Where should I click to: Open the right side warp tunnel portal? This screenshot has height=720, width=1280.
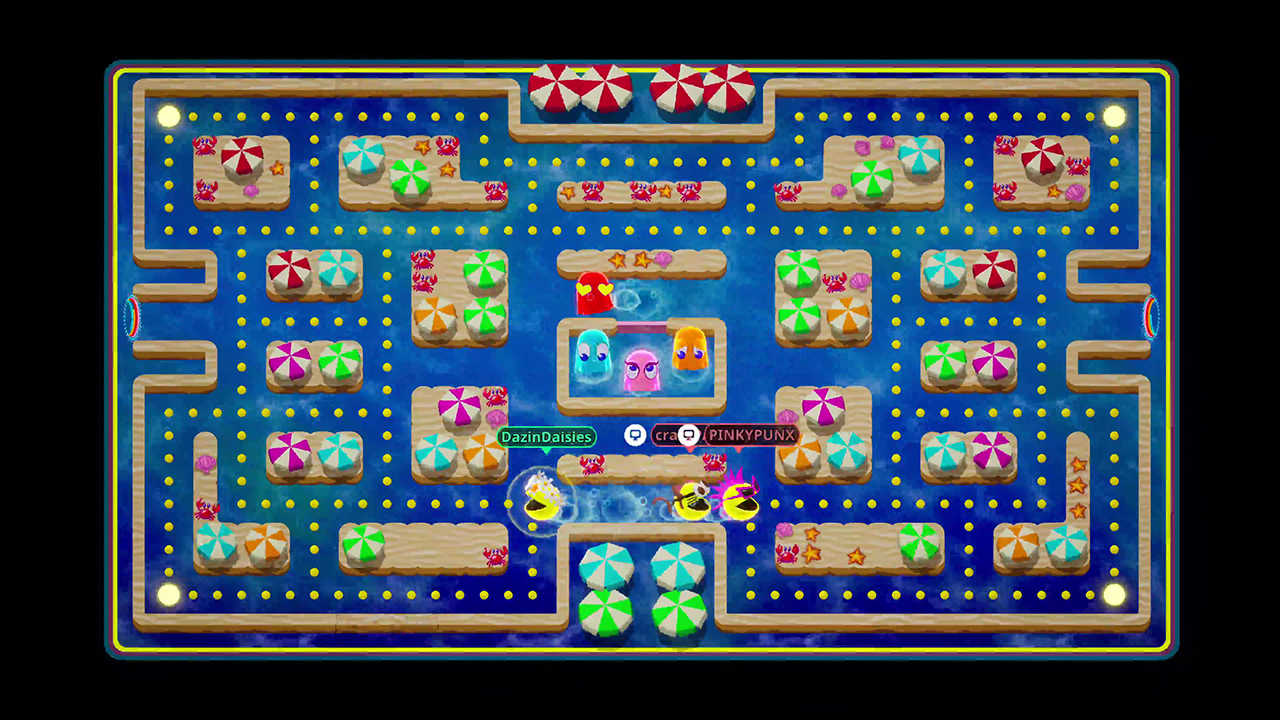coord(1150,318)
